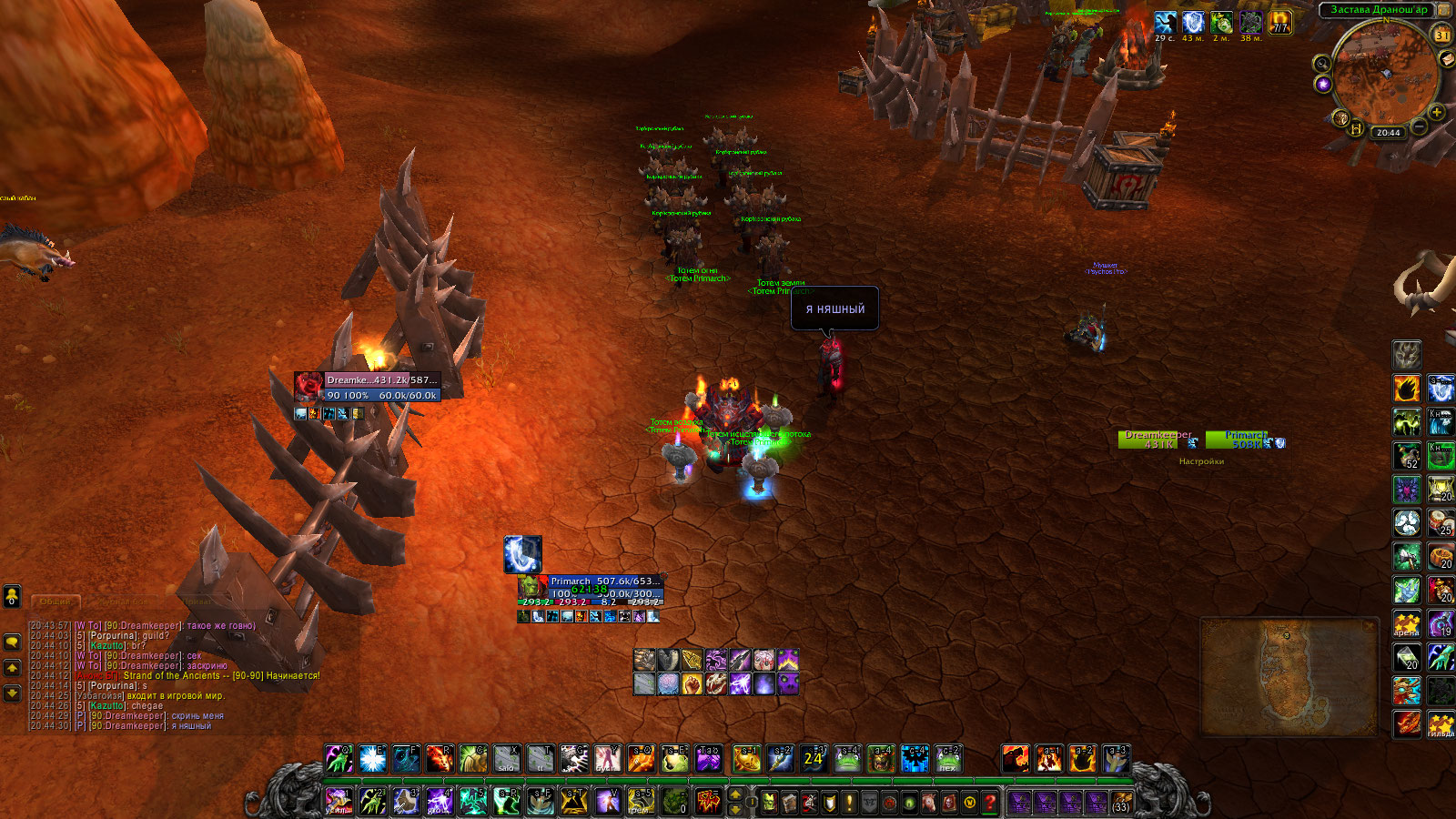This screenshot has height=819, width=1456.
Task: Zoom out the minimap with minus button
Action: [1419, 128]
